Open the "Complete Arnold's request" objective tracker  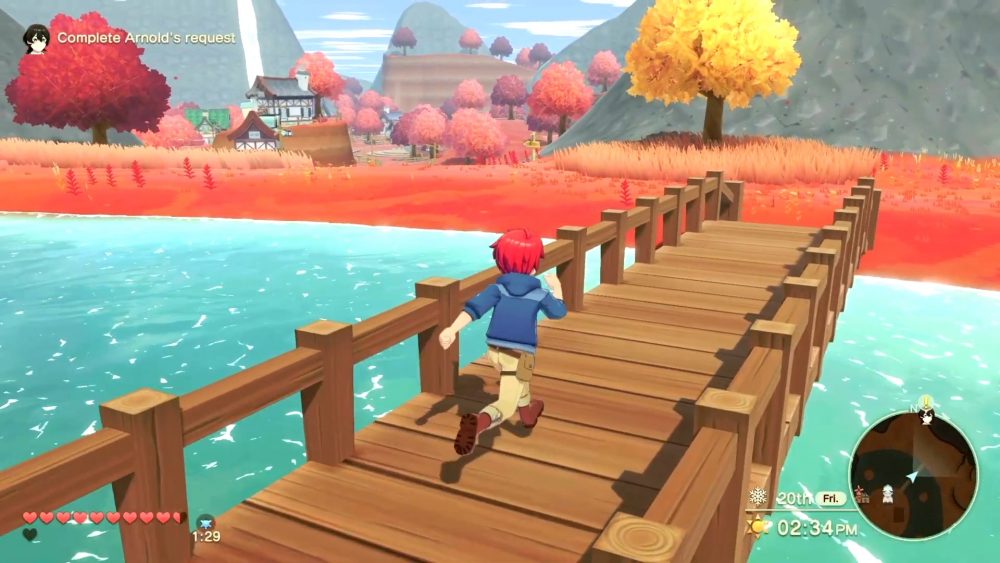[x=146, y=38]
